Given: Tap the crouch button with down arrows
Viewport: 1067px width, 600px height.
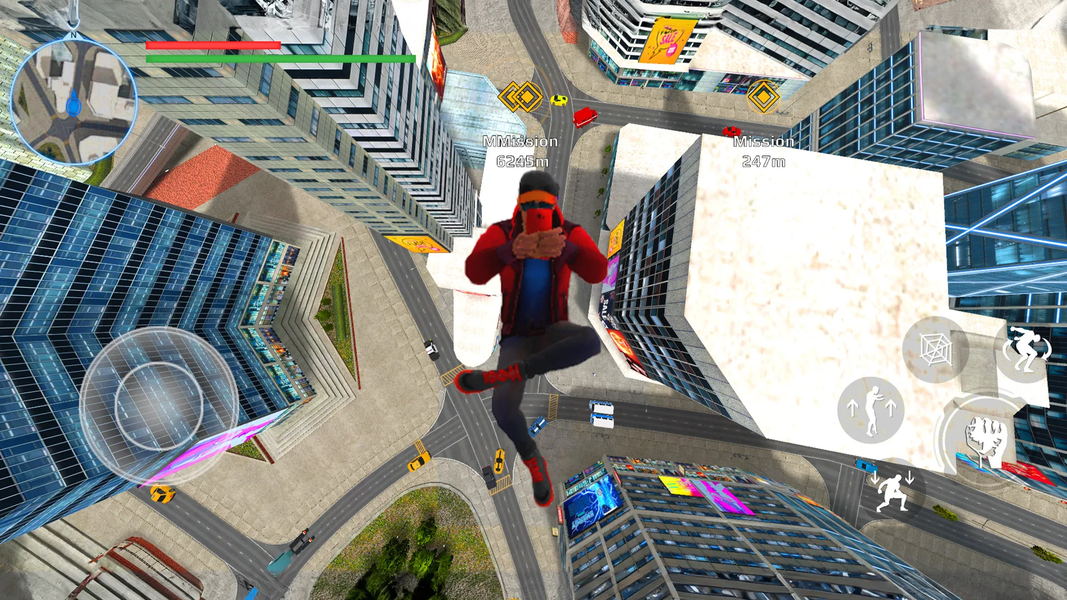Looking at the screenshot, I should [x=891, y=493].
